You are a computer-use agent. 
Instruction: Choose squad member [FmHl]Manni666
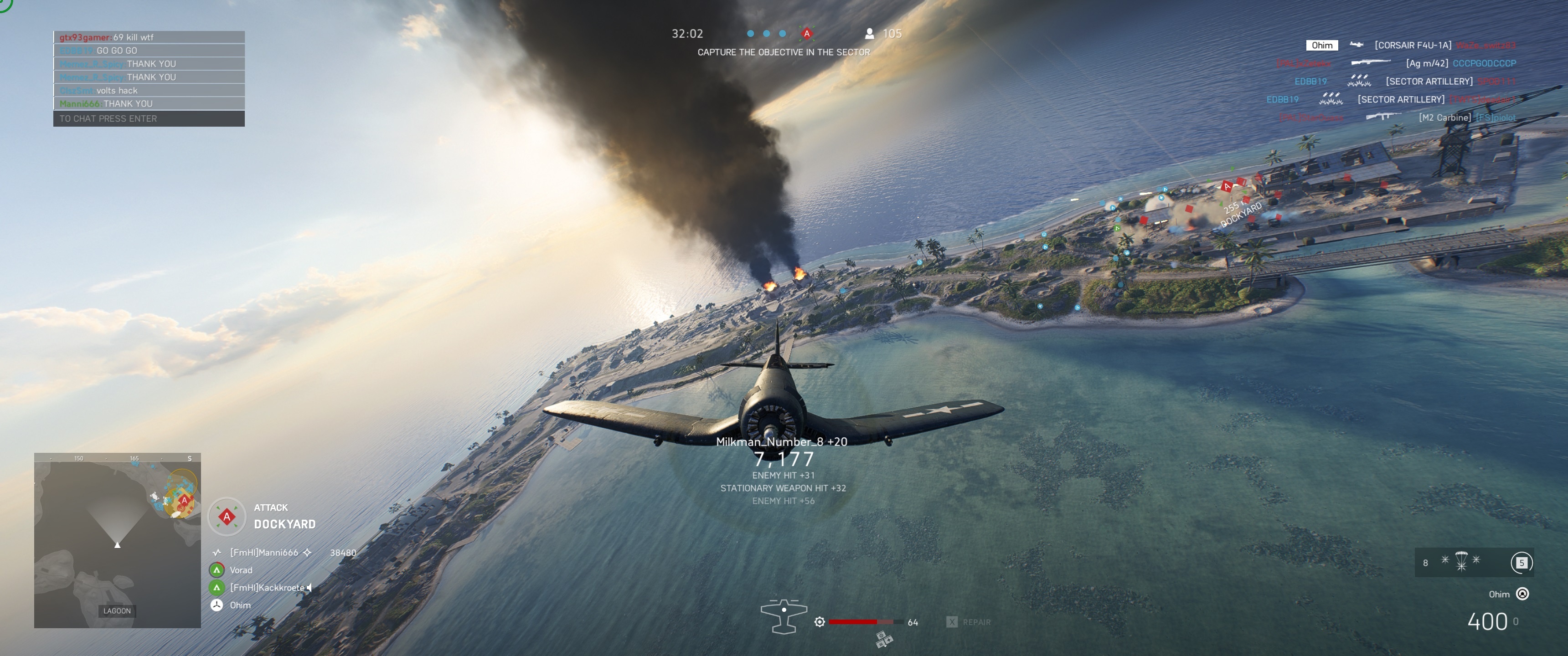pyautogui.click(x=263, y=553)
